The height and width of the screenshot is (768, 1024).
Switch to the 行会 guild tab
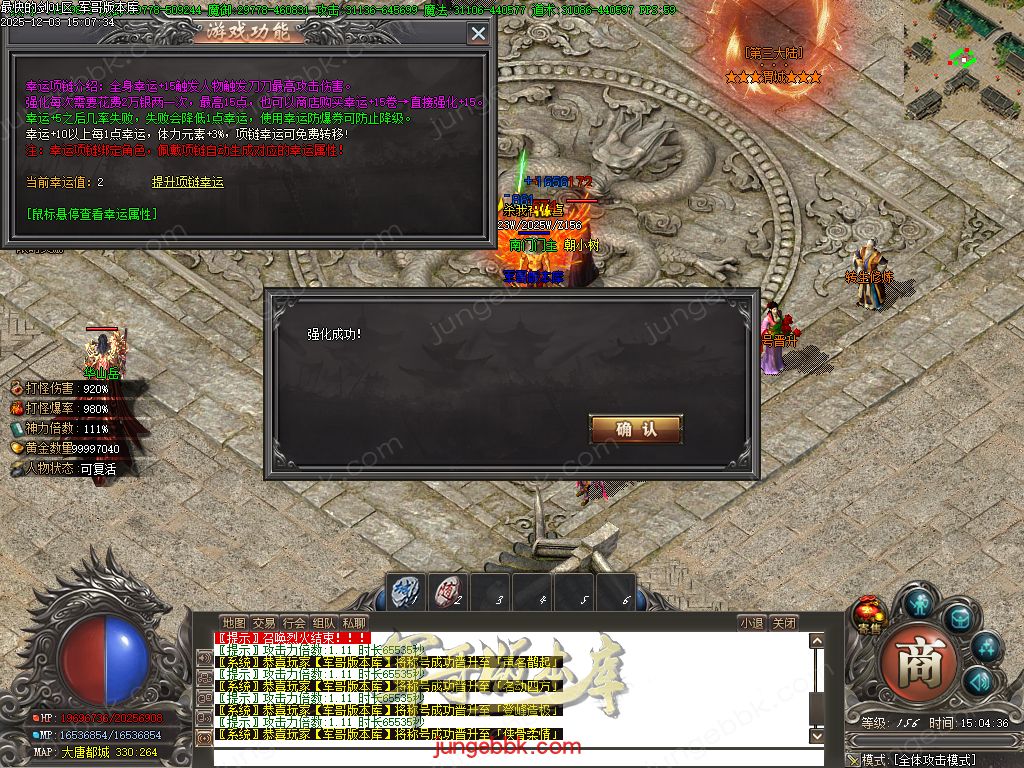coord(294,622)
